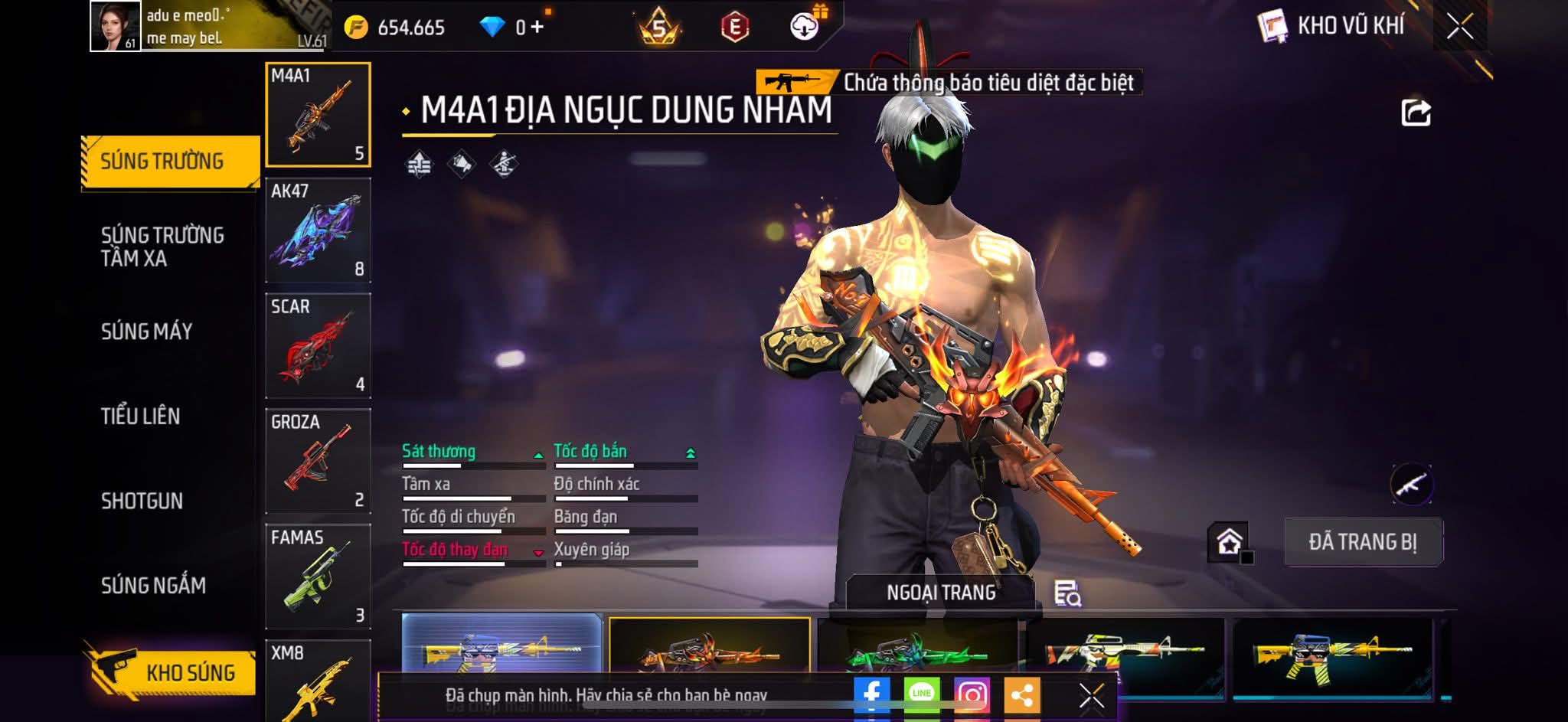
Task: Share the weapon skin using the share arrow
Action: [1416, 113]
